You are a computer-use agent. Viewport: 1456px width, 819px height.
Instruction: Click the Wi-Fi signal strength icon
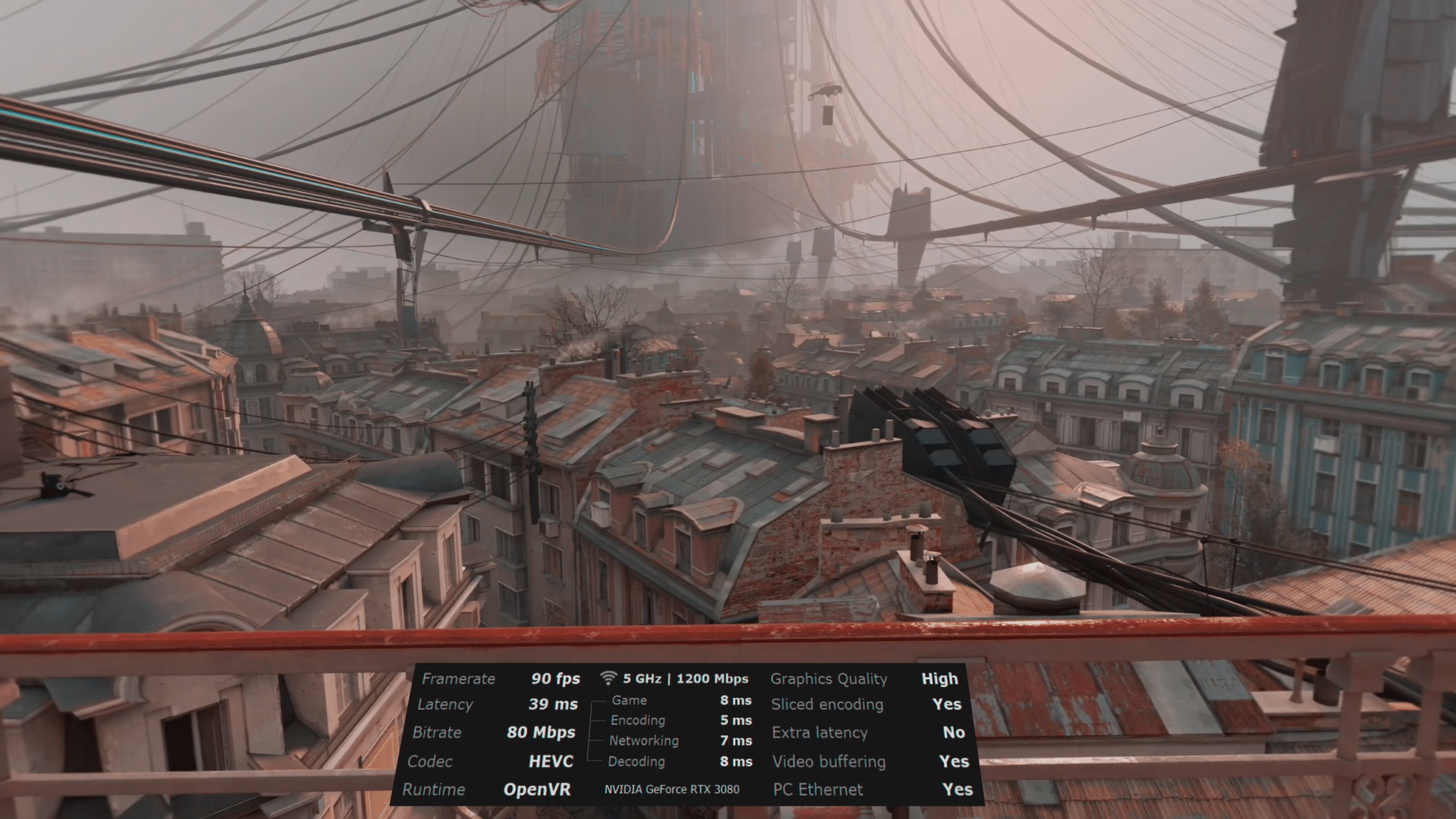(x=607, y=679)
